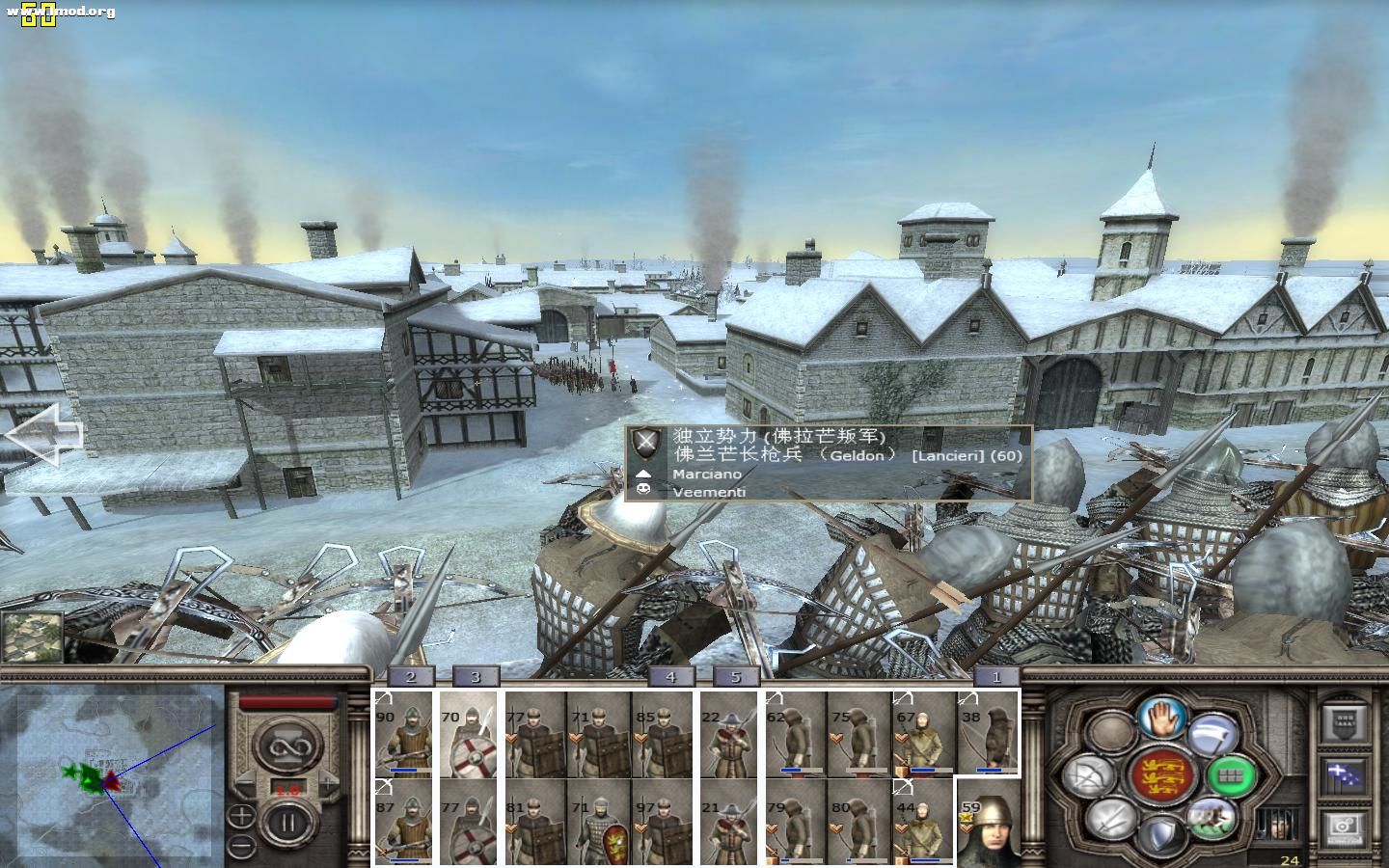This screenshot has width=1389, height=868.
Task: Select group 4 tab
Action: click(670, 676)
